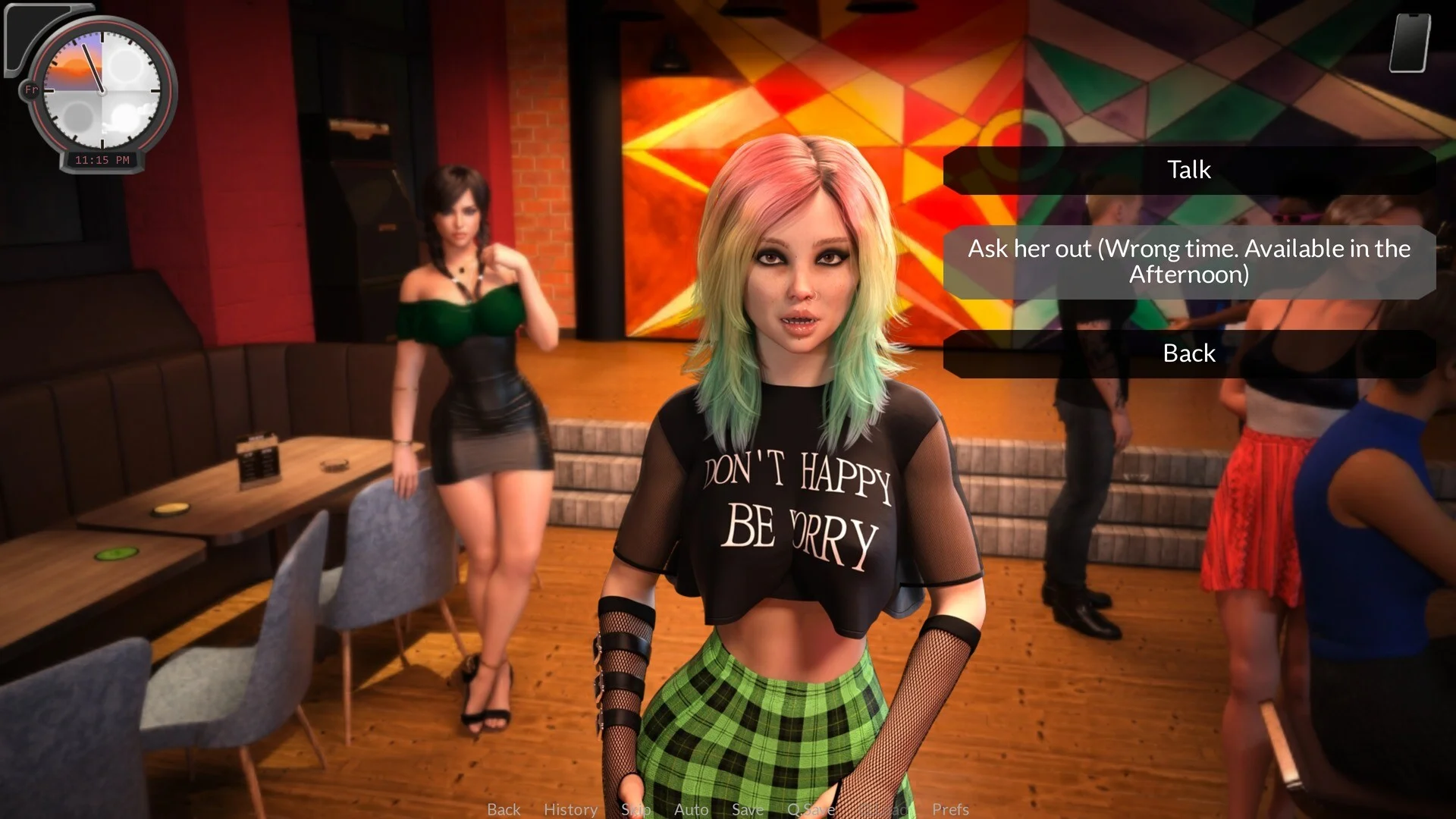Select the Ask her out option
Image resolution: width=1456 pixels, height=819 pixels.
tap(1188, 261)
